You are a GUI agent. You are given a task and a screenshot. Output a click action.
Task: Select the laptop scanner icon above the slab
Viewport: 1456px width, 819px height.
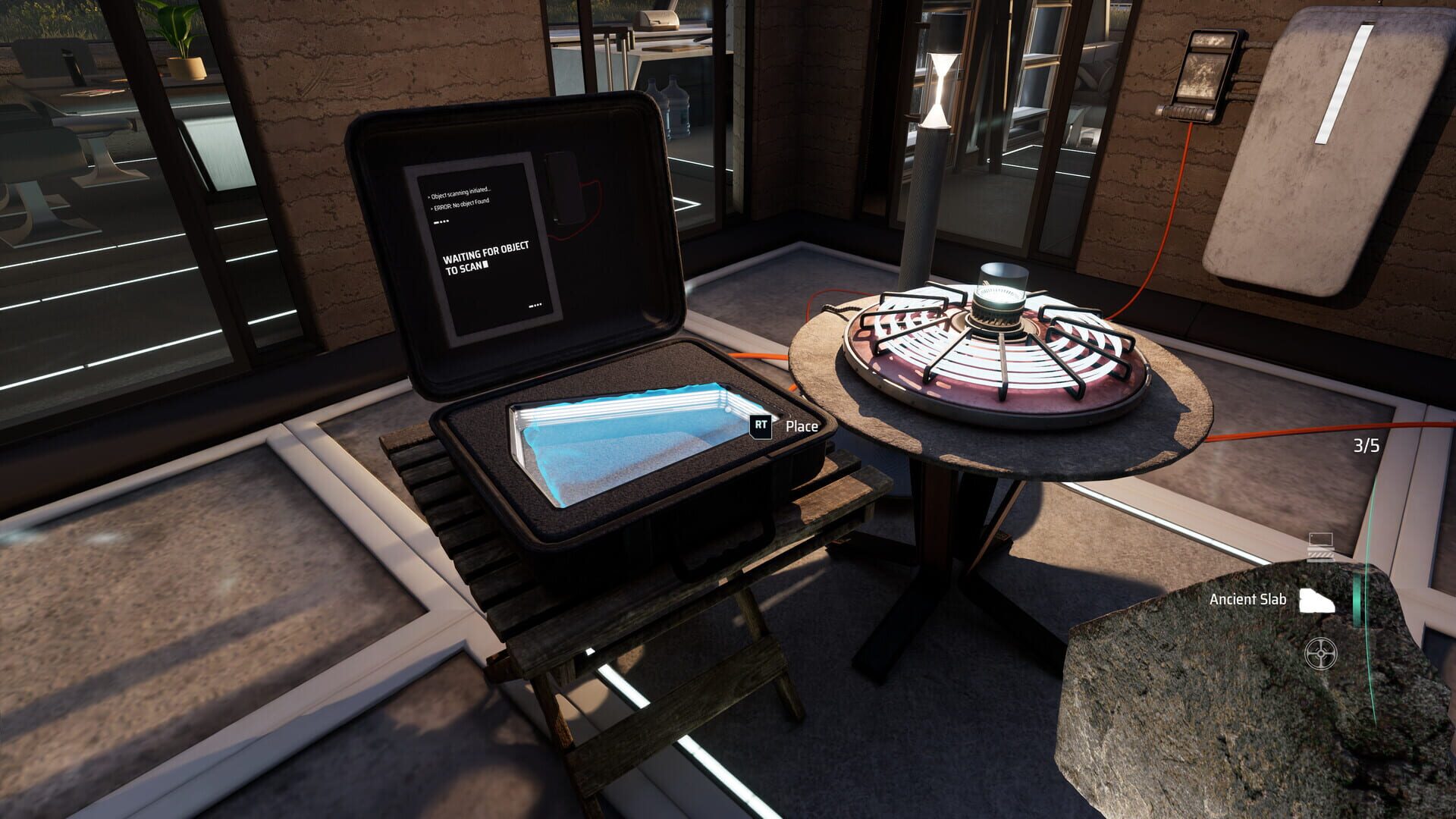tap(1321, 542)
